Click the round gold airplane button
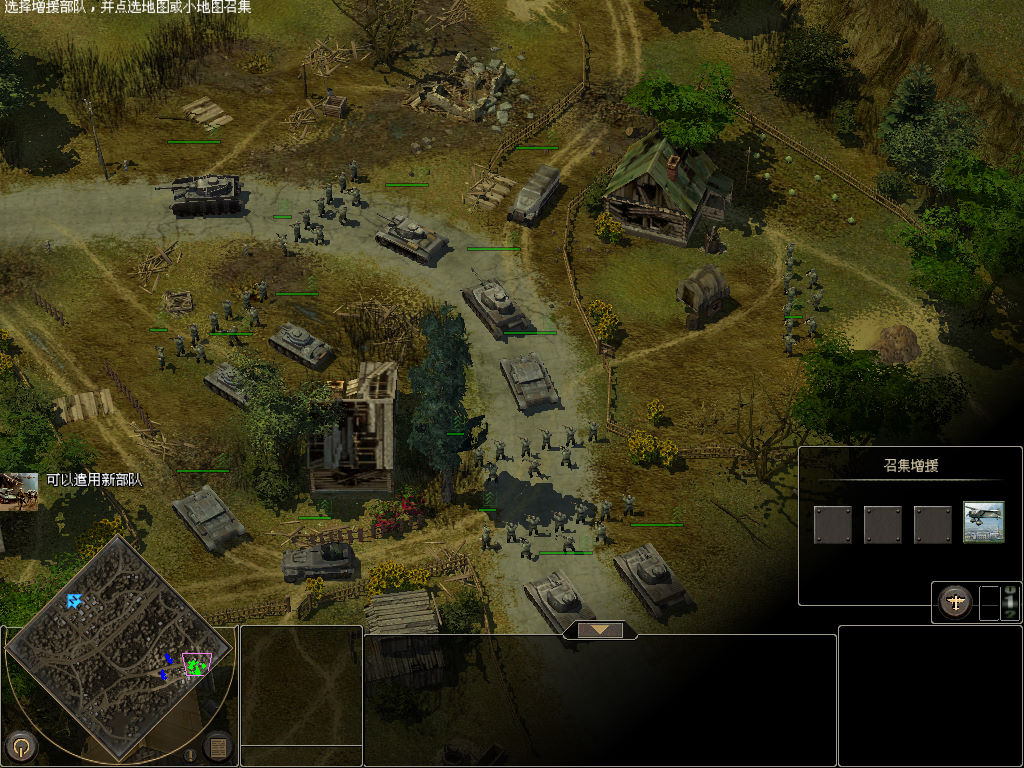Image resolution: width=1024 pixels, height=768 pixels. coord(956,602)
